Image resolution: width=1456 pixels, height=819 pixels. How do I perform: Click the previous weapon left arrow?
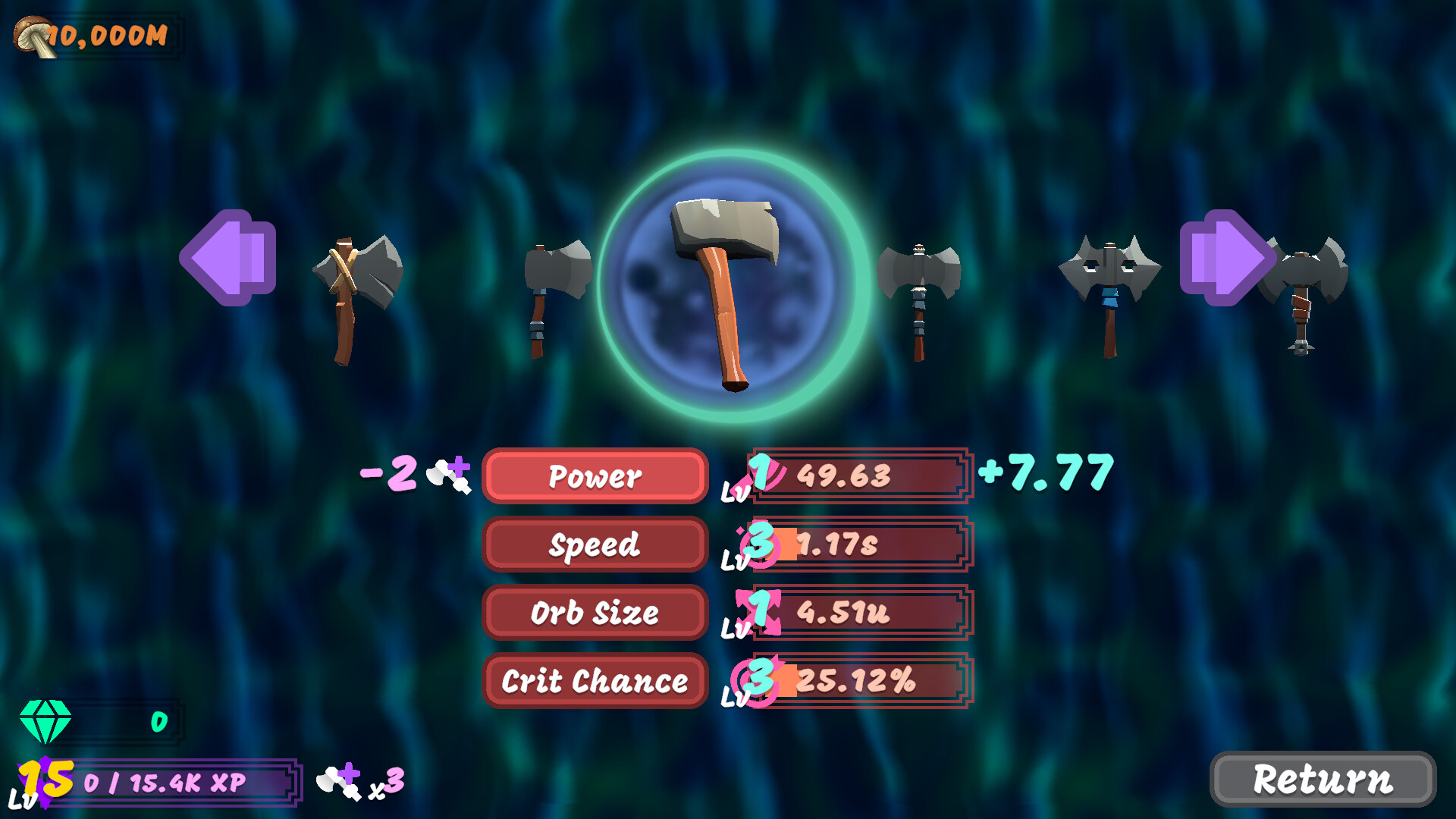(227, 258)
